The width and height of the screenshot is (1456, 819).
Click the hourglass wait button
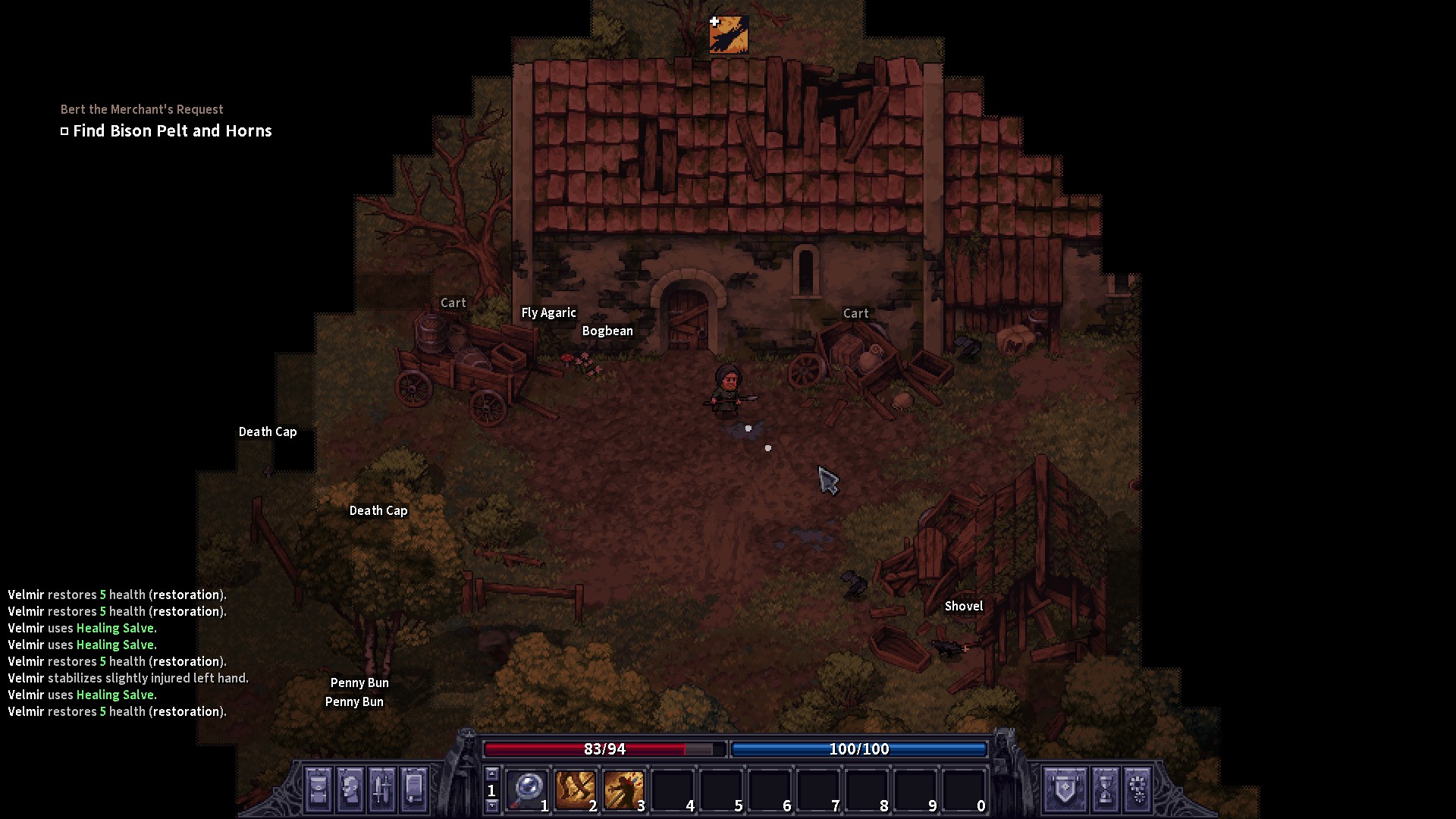(1106, 789)
